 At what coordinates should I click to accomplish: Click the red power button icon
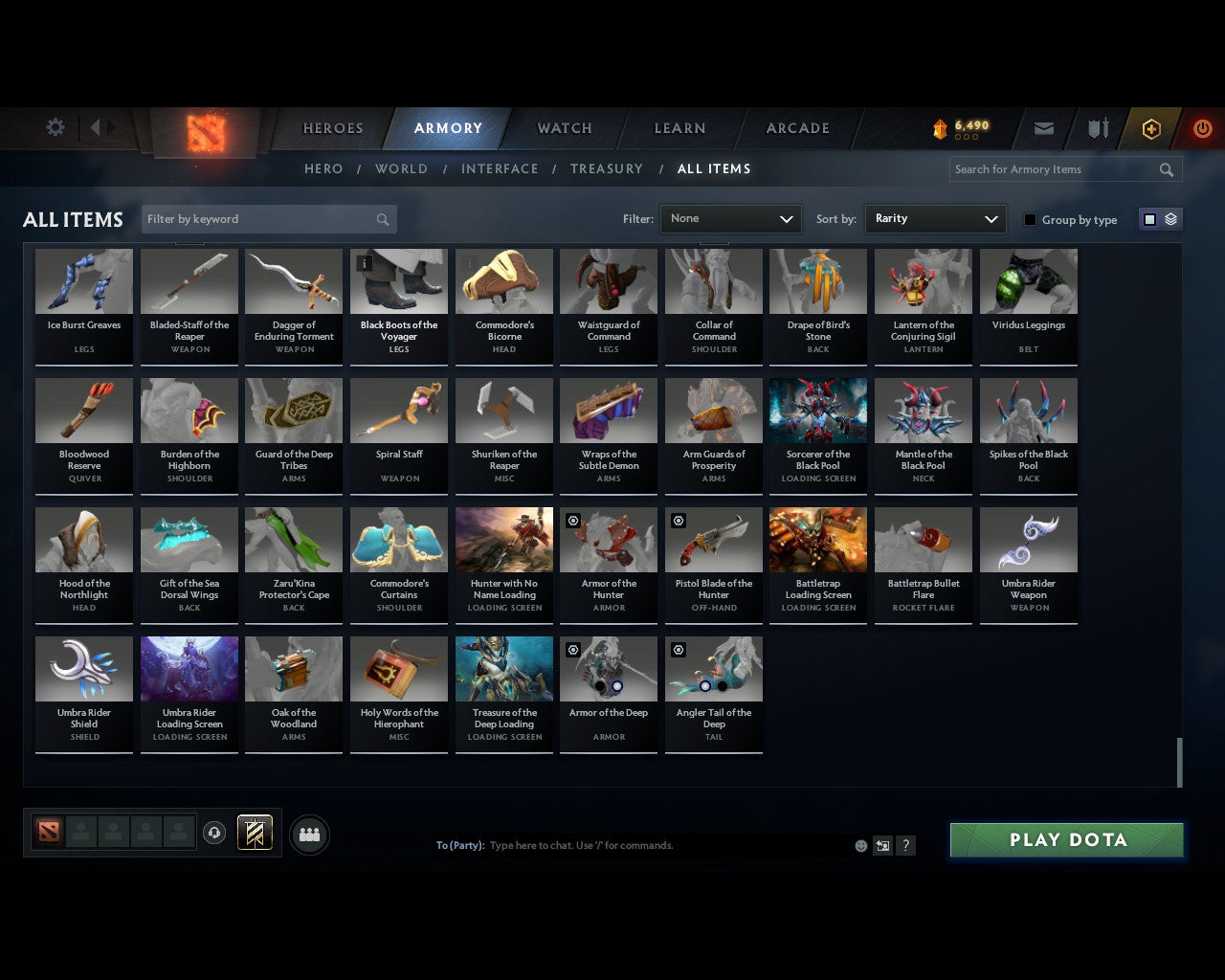click(x=1202, y=127)
